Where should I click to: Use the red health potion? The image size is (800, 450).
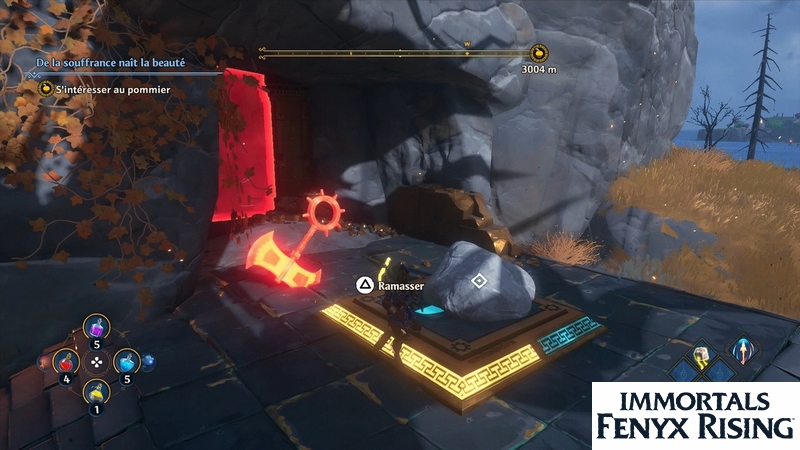[66, 360]
